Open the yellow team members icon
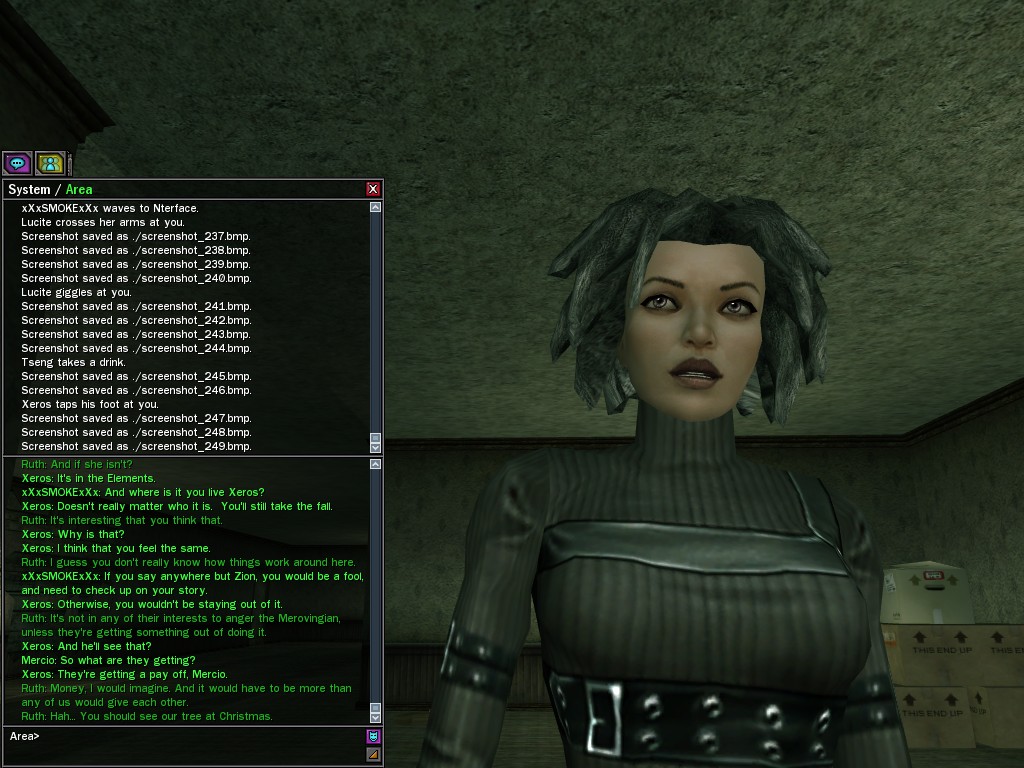Viewport: 1024px width, 768px height. coord(49,163)
